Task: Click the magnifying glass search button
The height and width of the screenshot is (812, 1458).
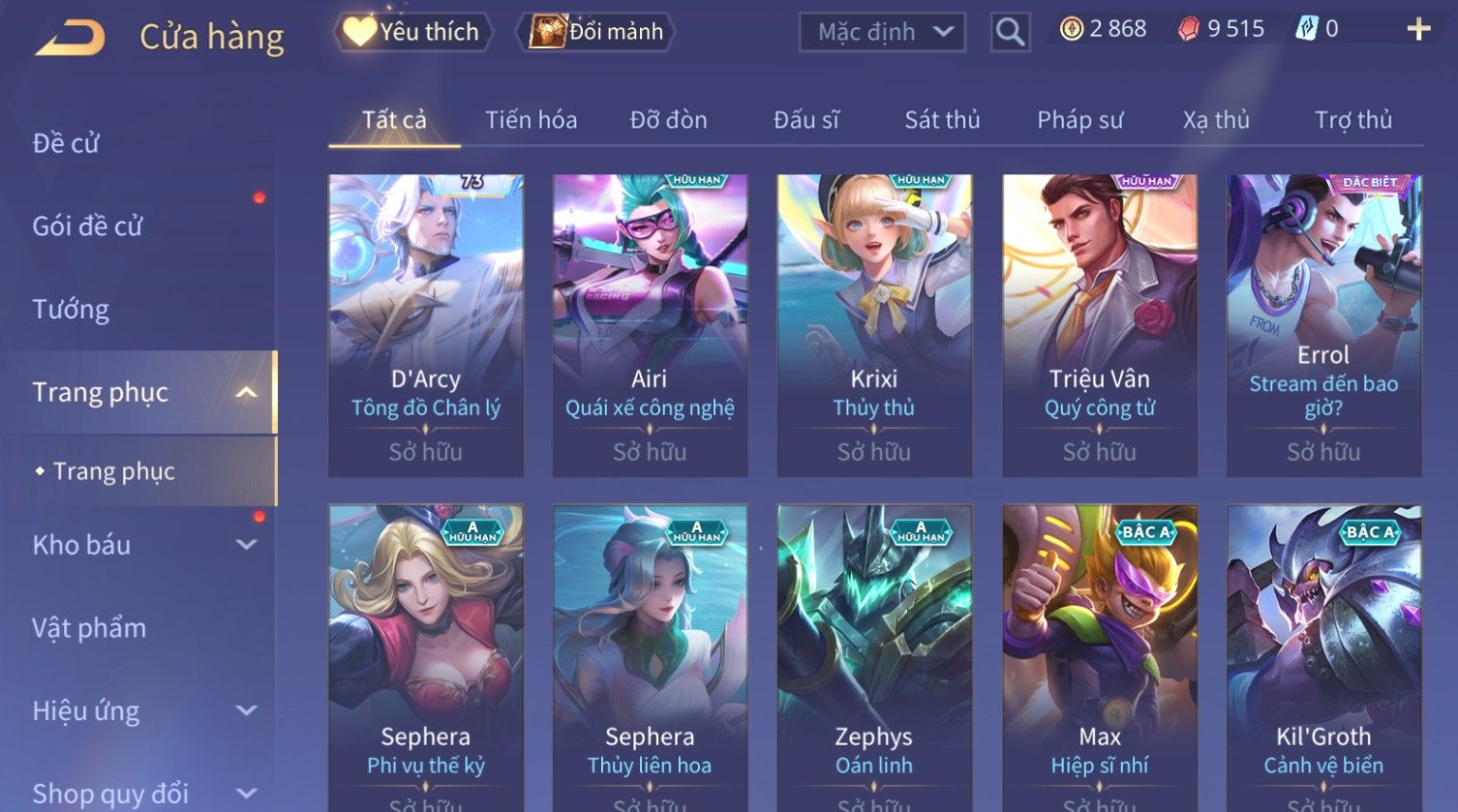Action: point(1010,33)
